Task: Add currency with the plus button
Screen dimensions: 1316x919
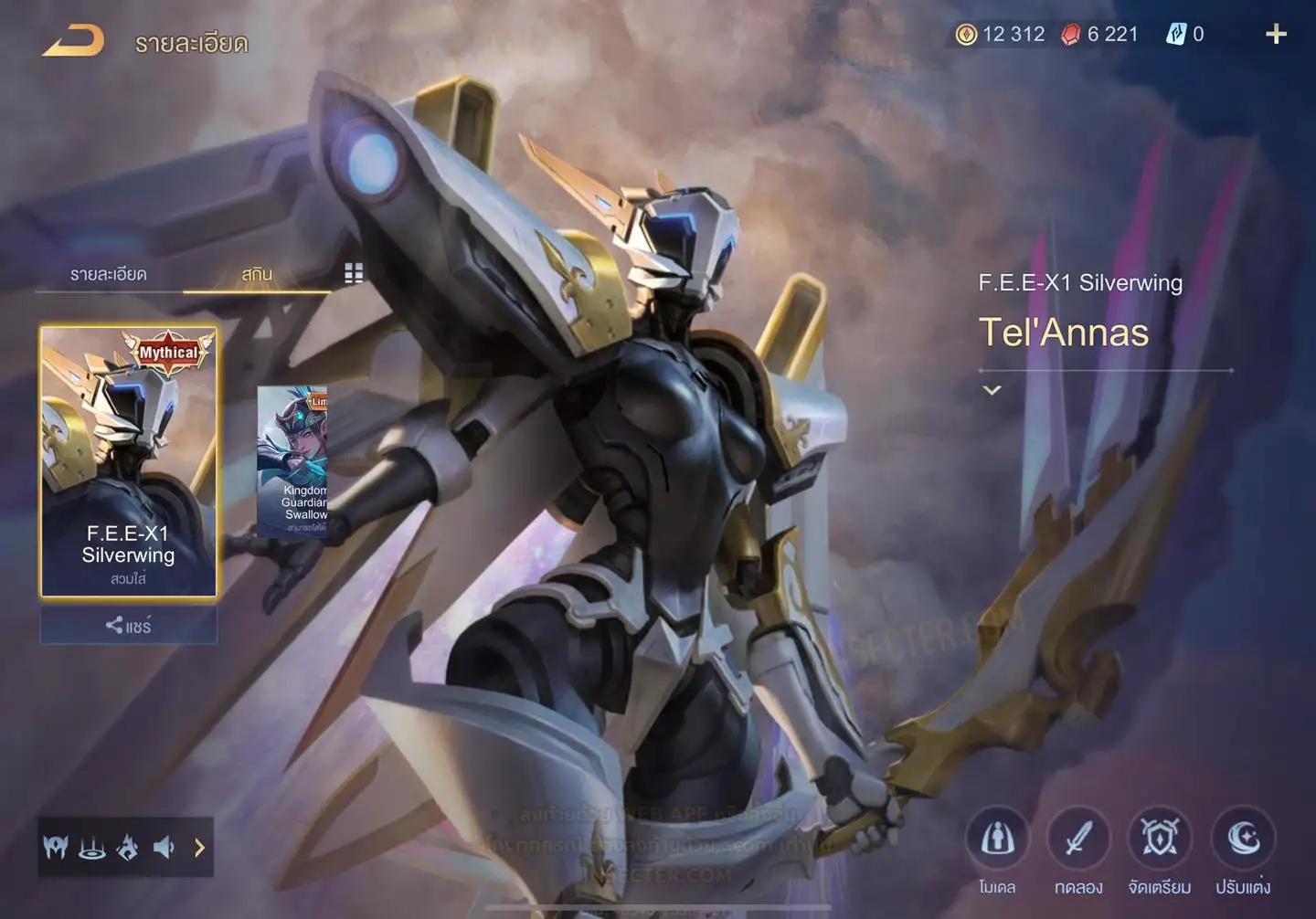Action: (1276, 35)
